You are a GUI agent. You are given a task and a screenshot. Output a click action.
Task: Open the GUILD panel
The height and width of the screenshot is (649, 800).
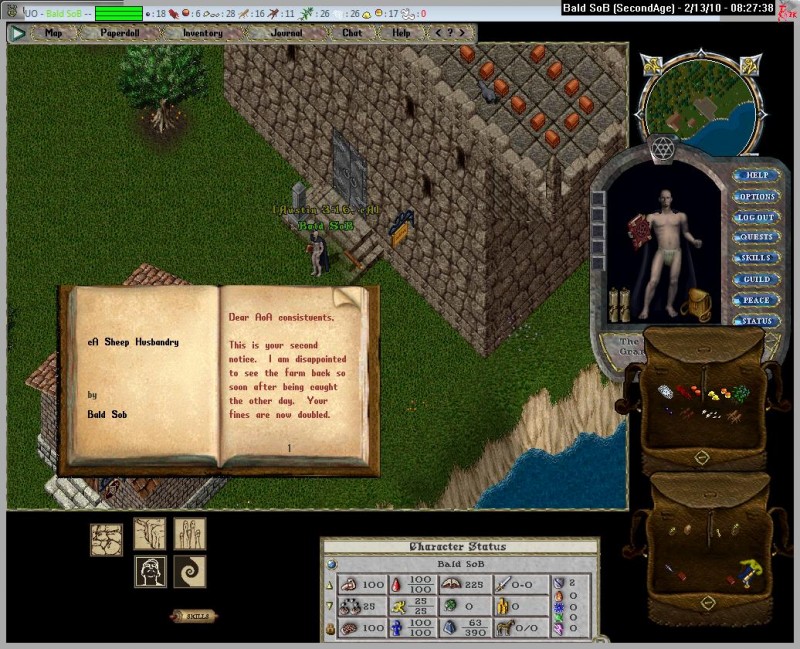tap(756, 279)
